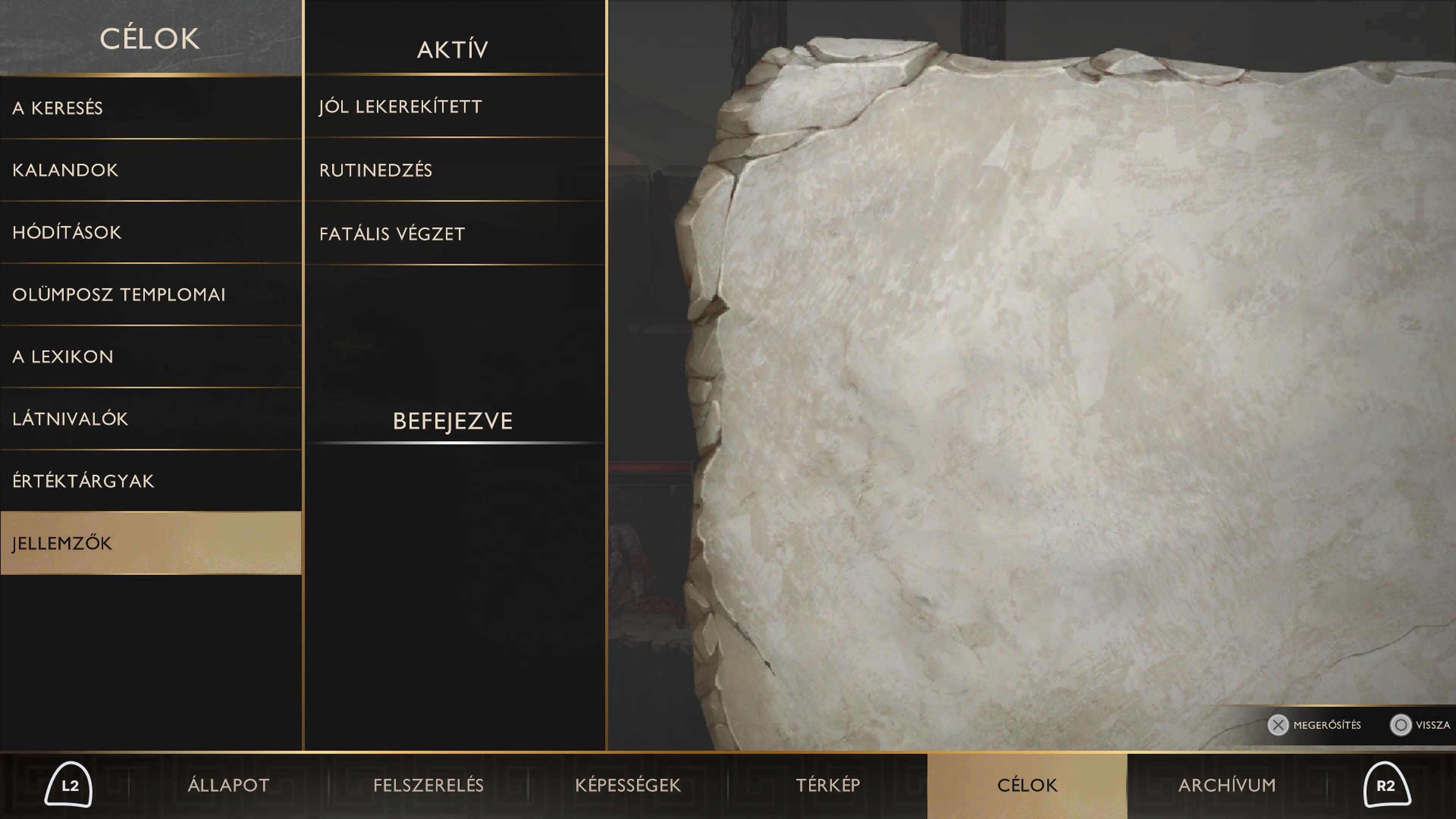Switch to the Felszerelés tab
The width and height of the screenshot is (1456, 819).
pos(428,785)
